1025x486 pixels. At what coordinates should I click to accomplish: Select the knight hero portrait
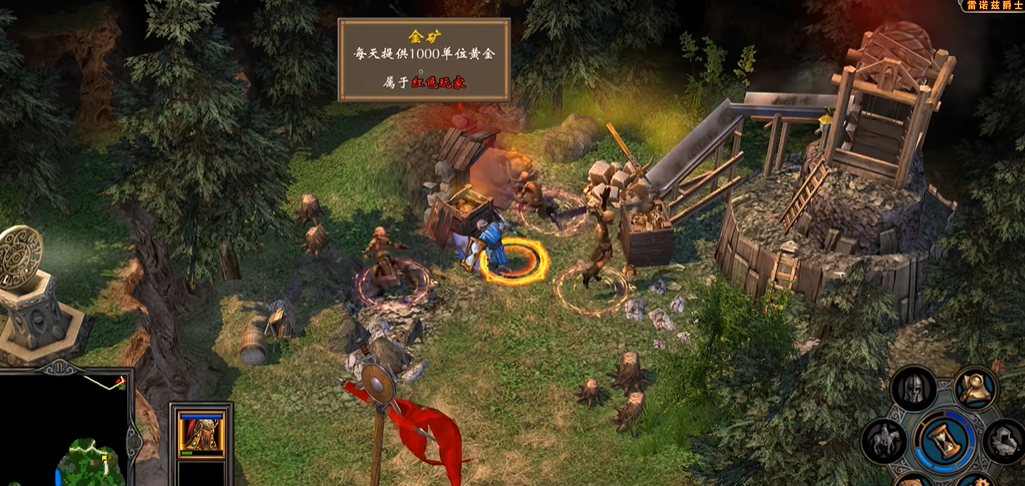pyautogui.click(x=201, y=432)
